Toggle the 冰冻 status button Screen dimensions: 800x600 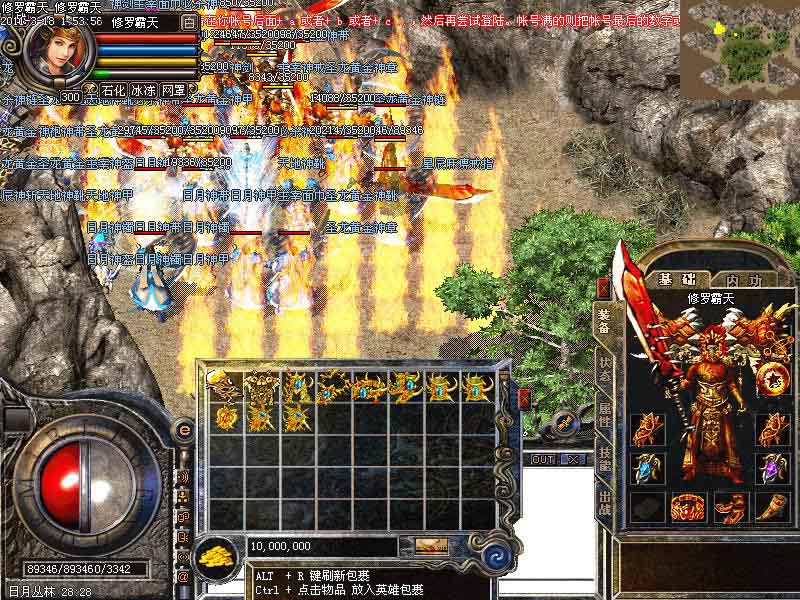[143, 91]
